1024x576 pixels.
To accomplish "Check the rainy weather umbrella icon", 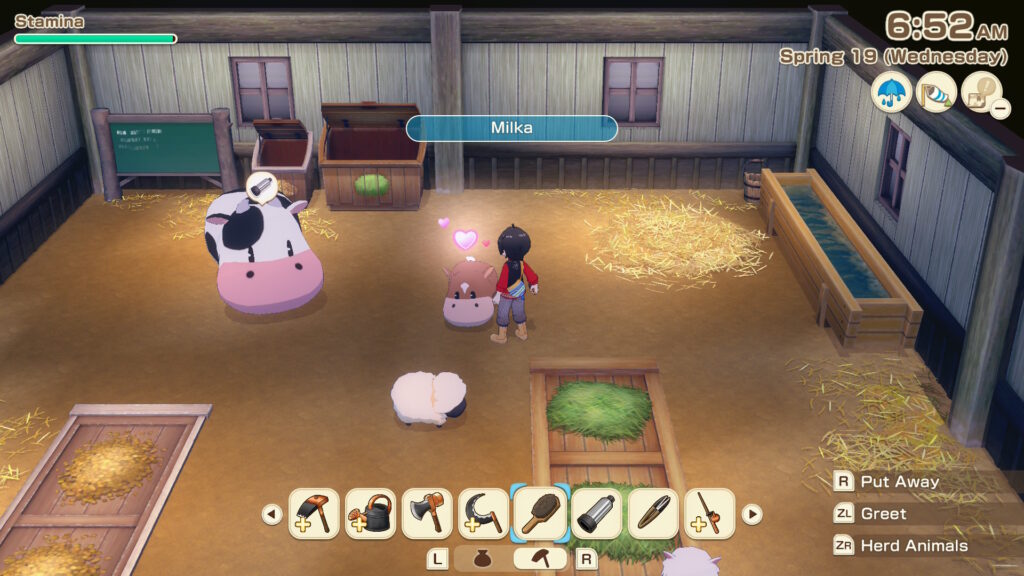I will point(891,92).
